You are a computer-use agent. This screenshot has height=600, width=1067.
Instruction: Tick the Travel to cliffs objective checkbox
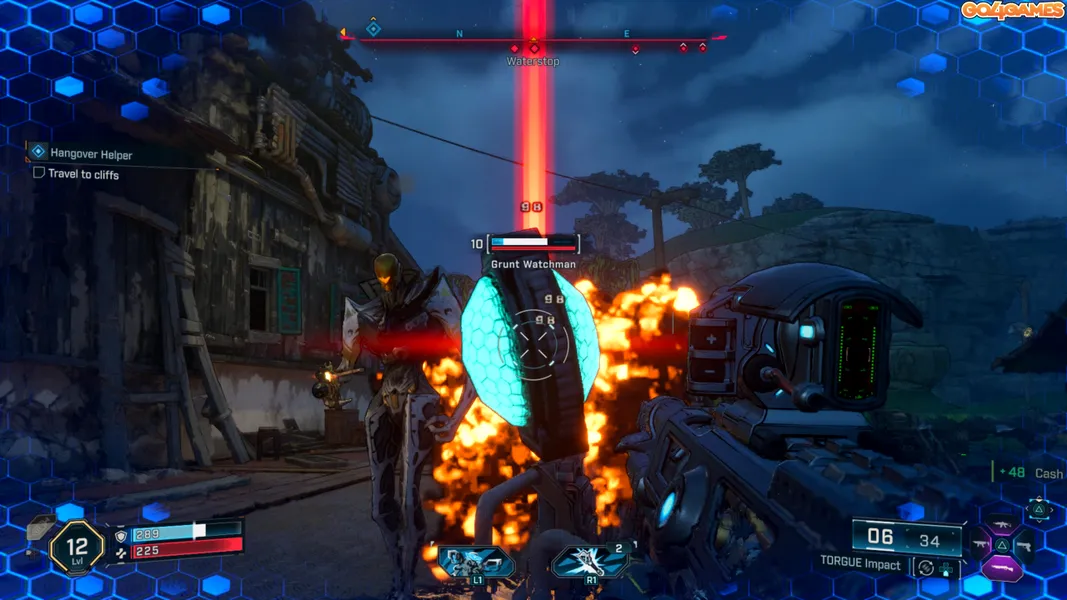click(39, 173)
